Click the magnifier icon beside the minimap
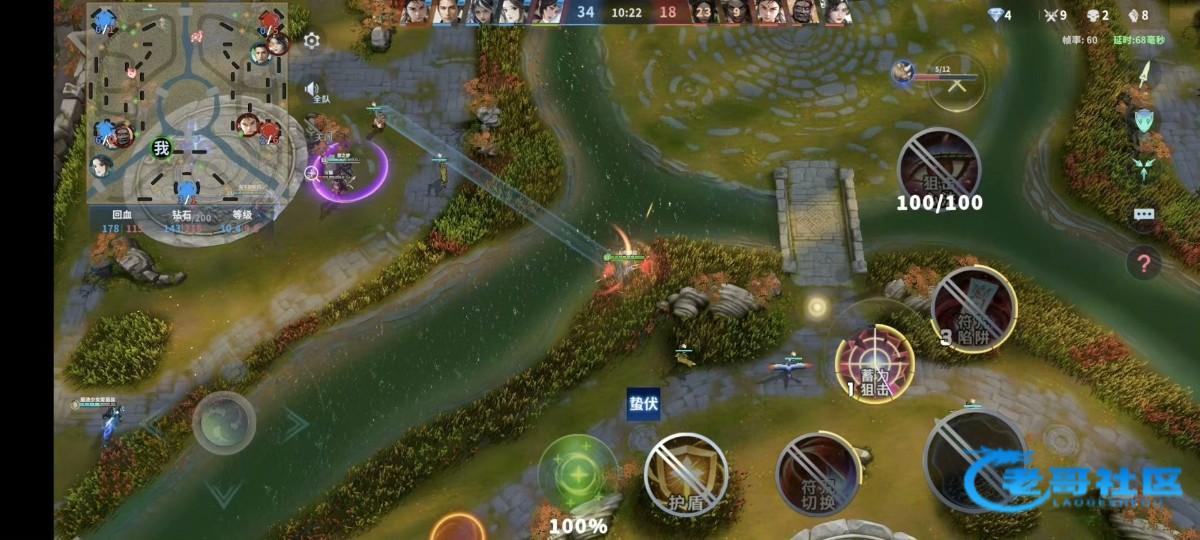The image size is (1200, 540). pos(311,173)
